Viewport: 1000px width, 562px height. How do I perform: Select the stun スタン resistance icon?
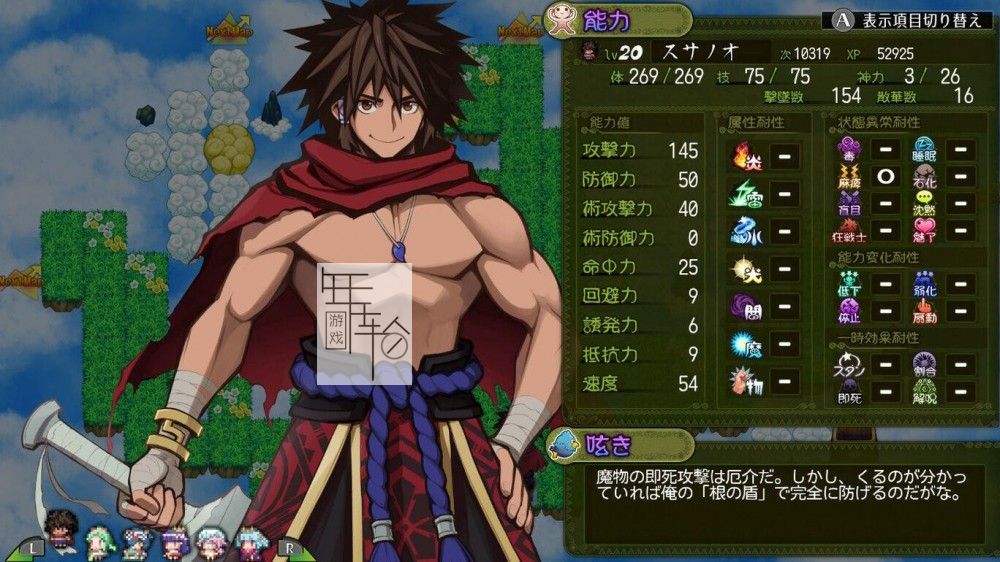pos(849,364)
